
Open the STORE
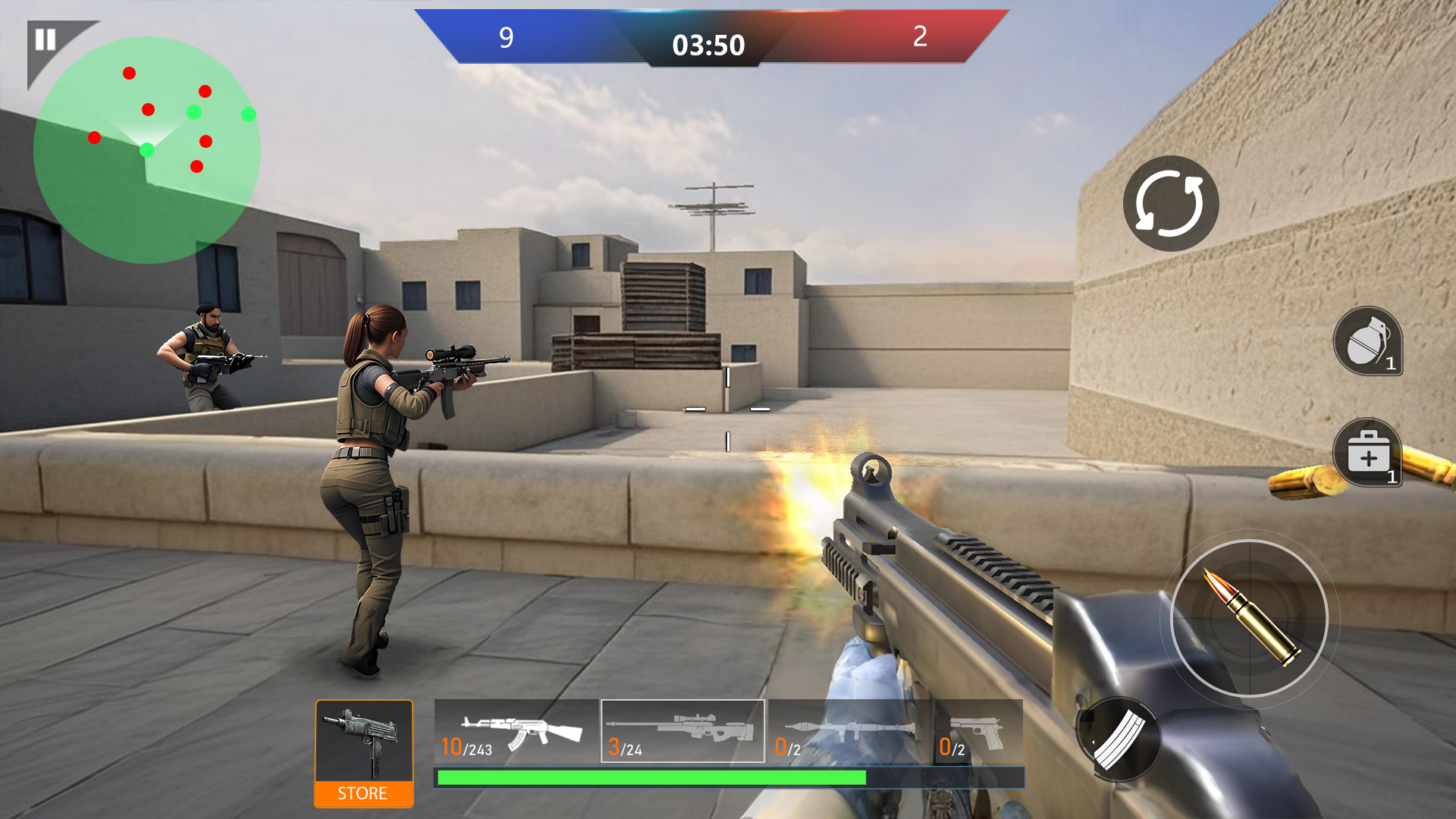point(362,794)
